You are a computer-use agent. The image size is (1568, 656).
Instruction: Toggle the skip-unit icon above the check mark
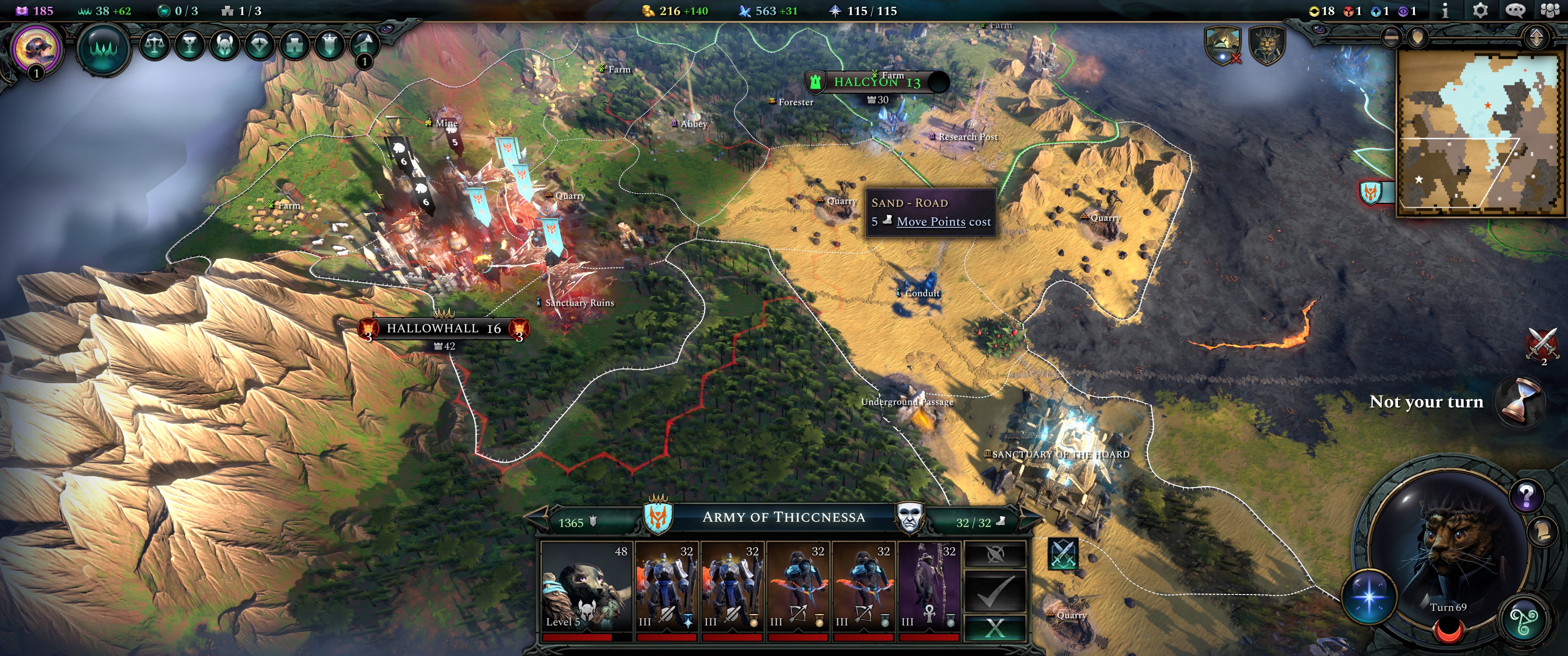click(997, 555)
